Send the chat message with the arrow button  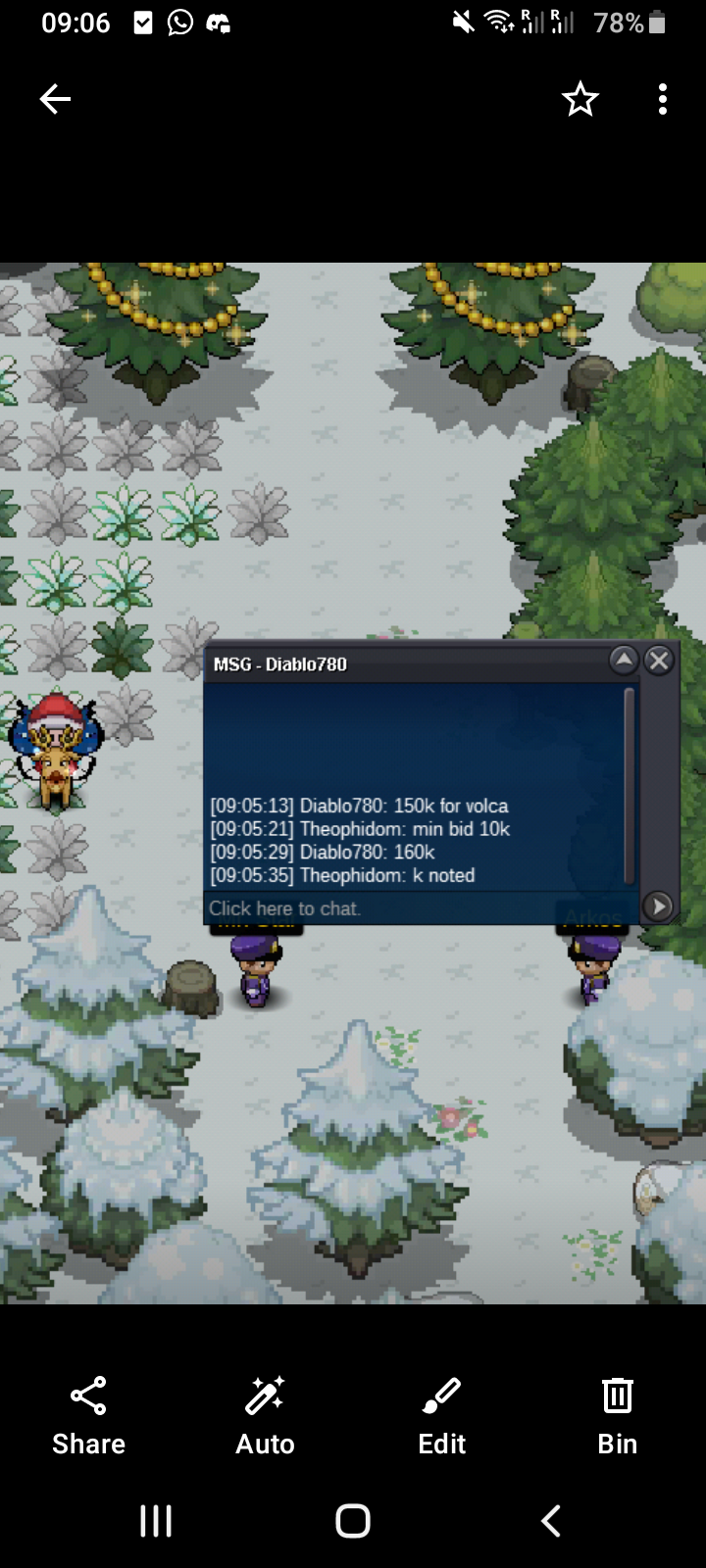pyautogui.click(x=658, y=906)
